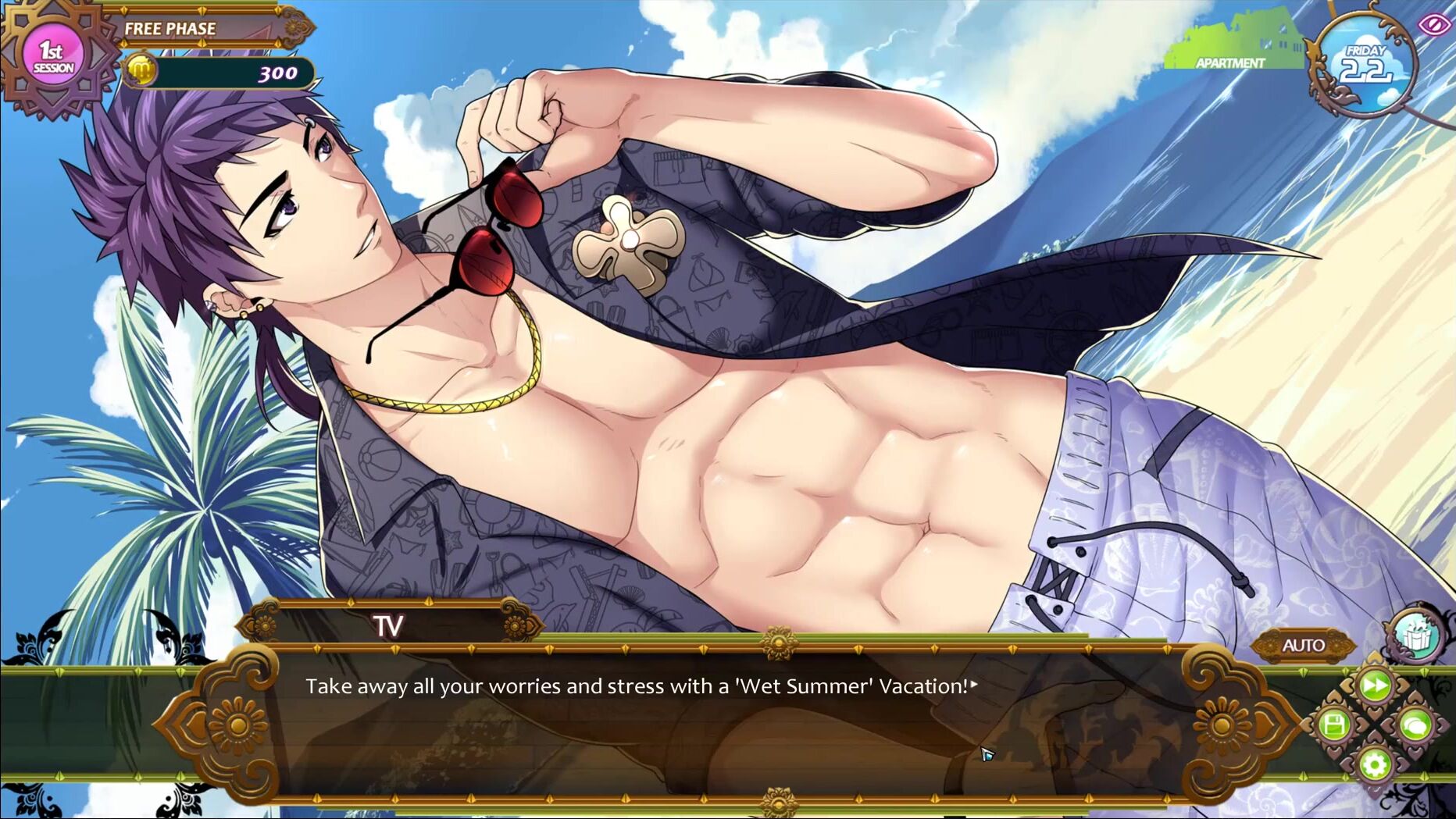Image resolution: width=1456 pixels, height=819 pixels.
Task: Open settings with the gear icon
Action: click(1375, 764)
